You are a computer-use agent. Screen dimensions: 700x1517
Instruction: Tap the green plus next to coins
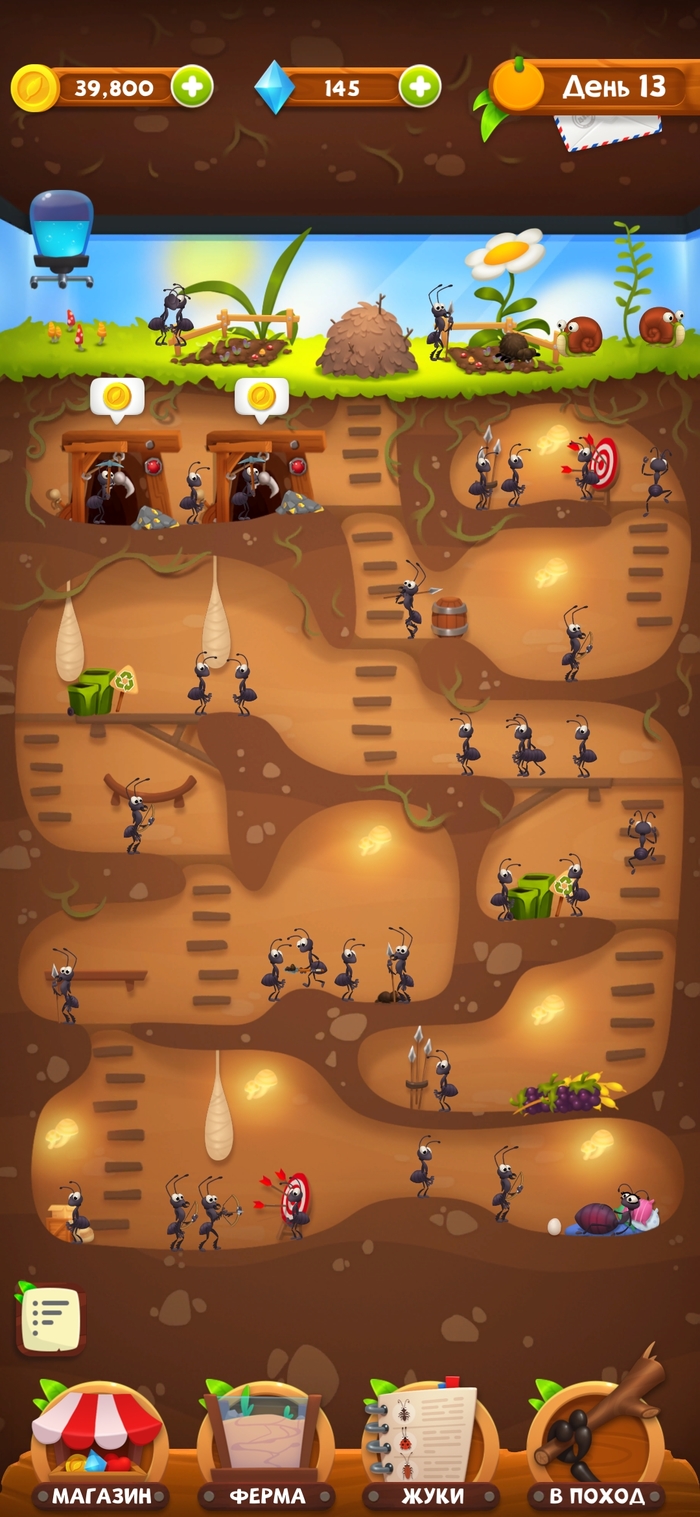(x=192, y=87)
